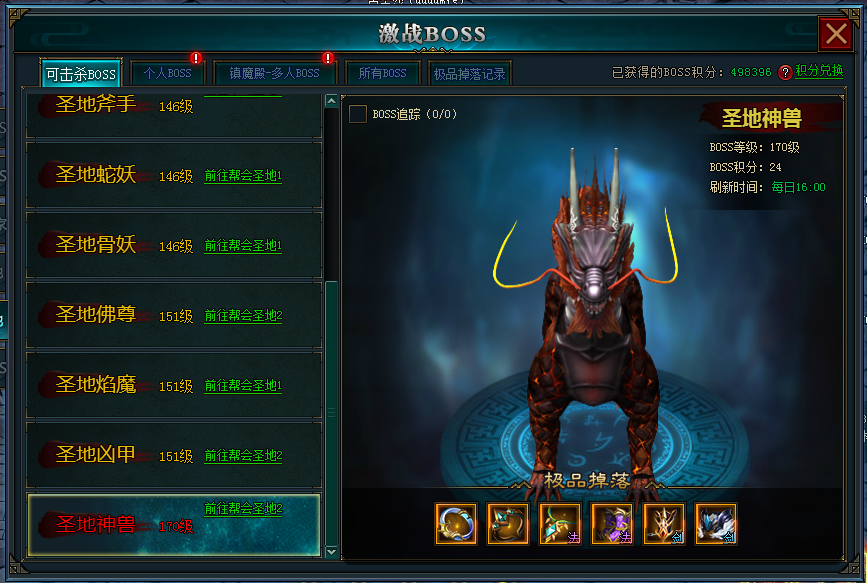
Task: Open the 镇魔殿-多人BOSS tab
Action: 274,74
